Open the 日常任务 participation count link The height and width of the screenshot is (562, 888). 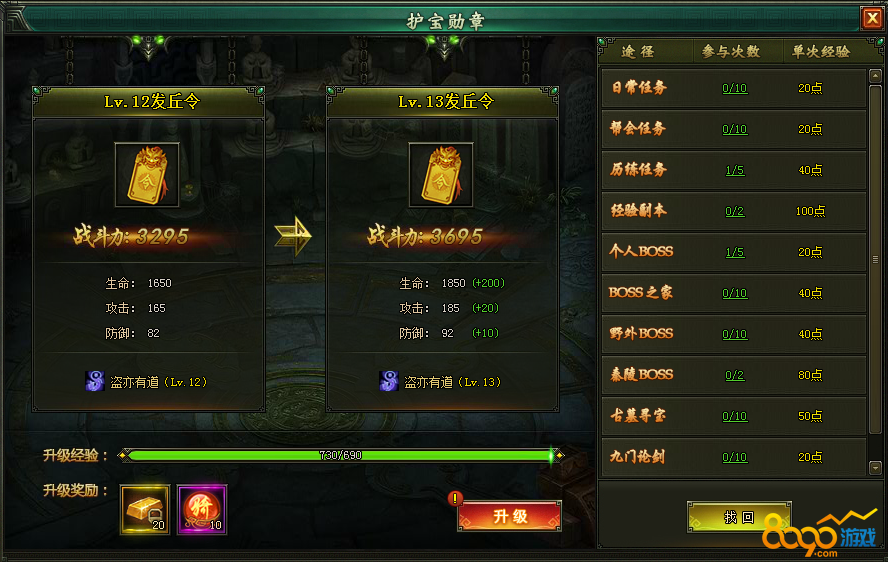735,88
